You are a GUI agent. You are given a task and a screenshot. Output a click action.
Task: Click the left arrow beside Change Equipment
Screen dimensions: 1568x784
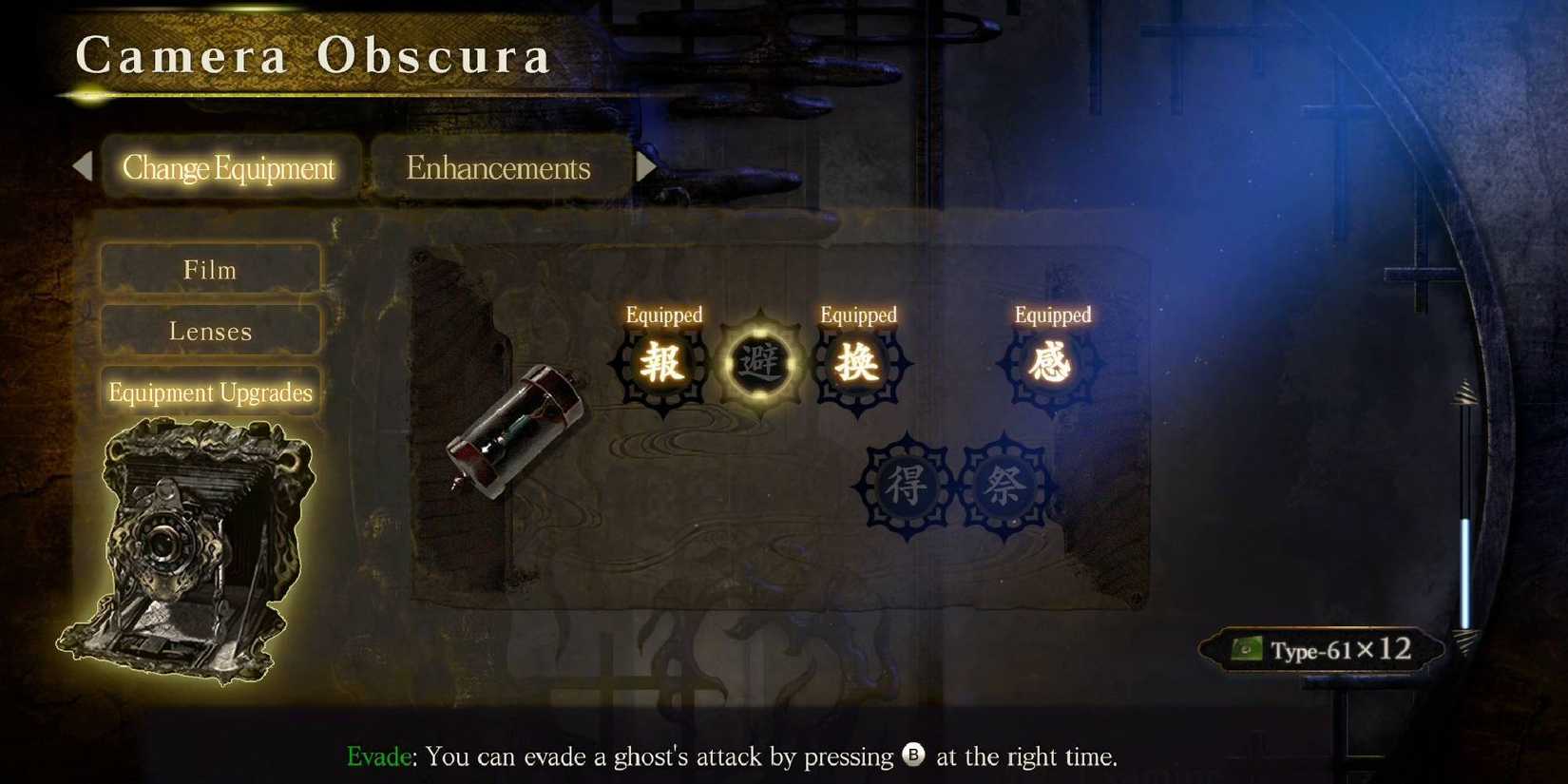84,167
